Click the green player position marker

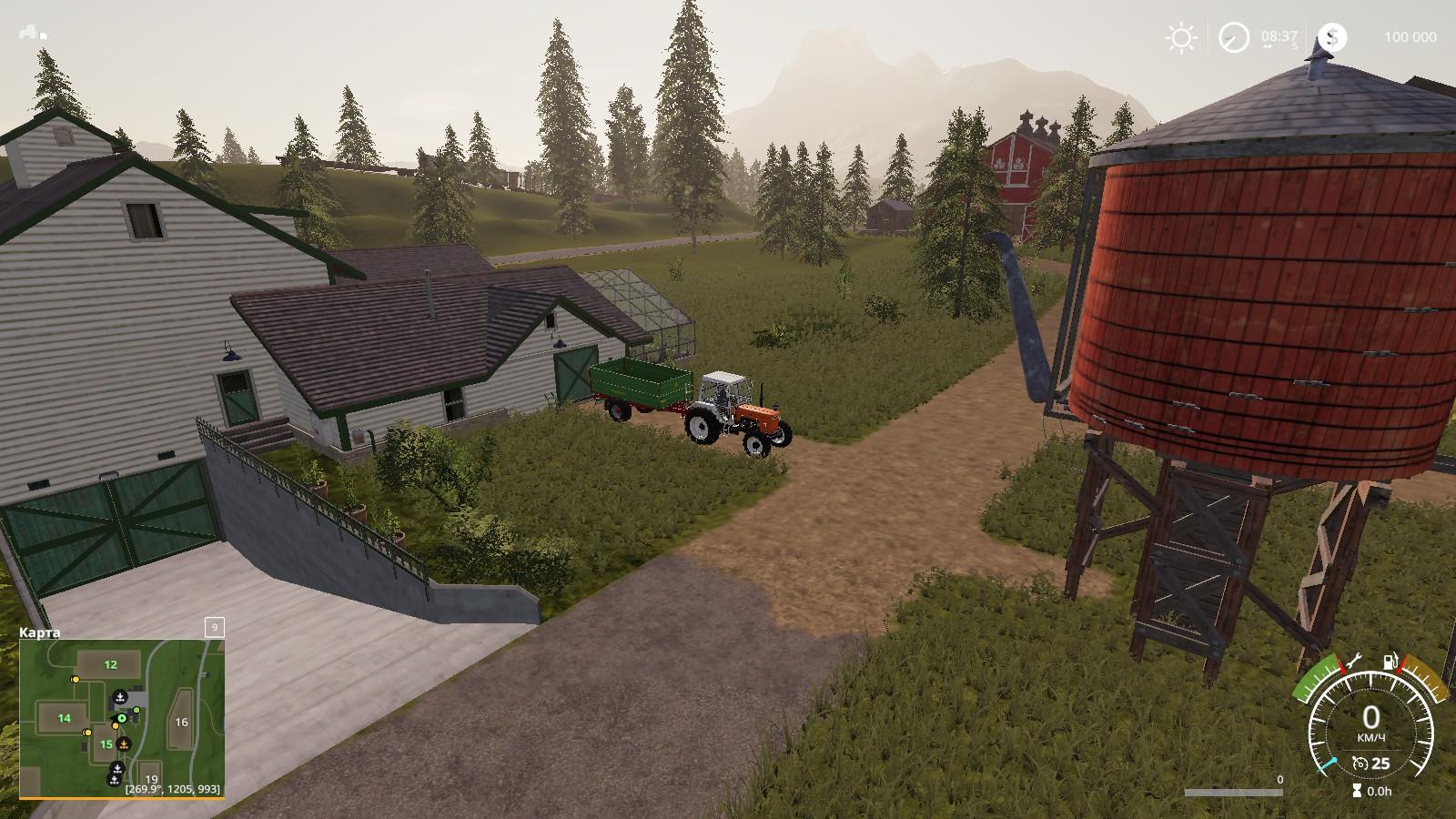coord(120,718)
